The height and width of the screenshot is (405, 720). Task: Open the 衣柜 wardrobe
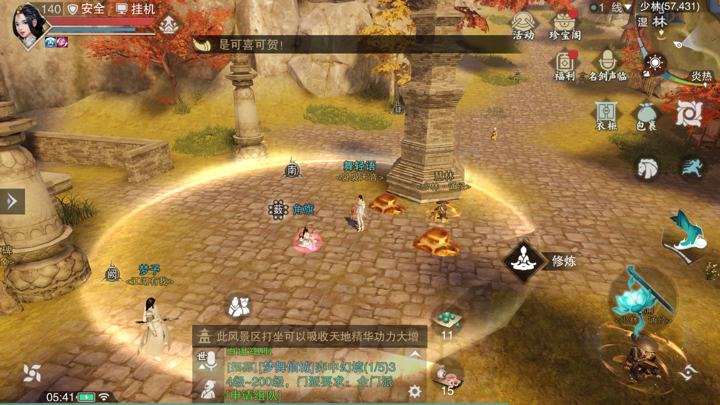pos(606,115)
